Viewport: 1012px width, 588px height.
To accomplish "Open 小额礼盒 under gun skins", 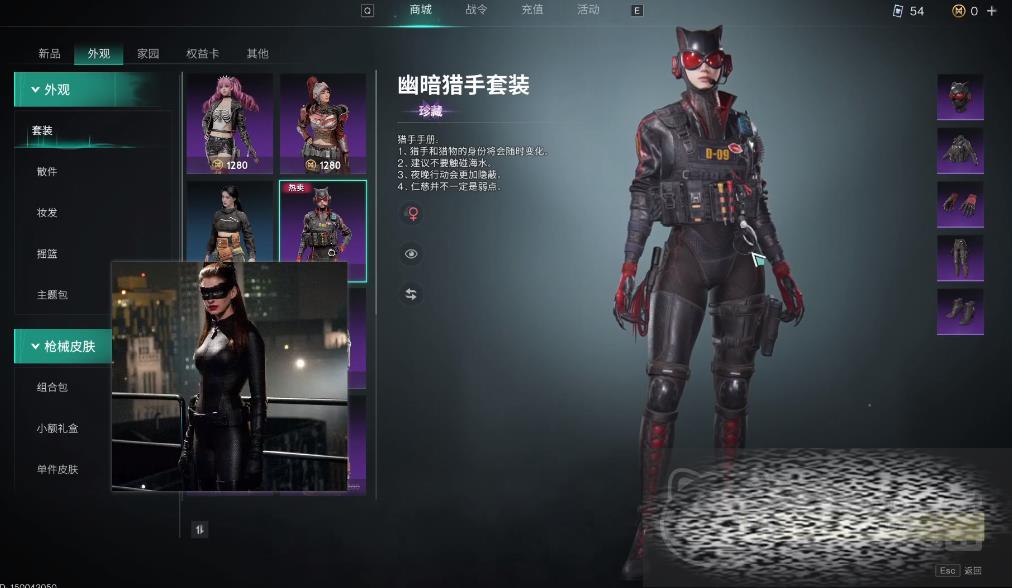I will point(57,428).
